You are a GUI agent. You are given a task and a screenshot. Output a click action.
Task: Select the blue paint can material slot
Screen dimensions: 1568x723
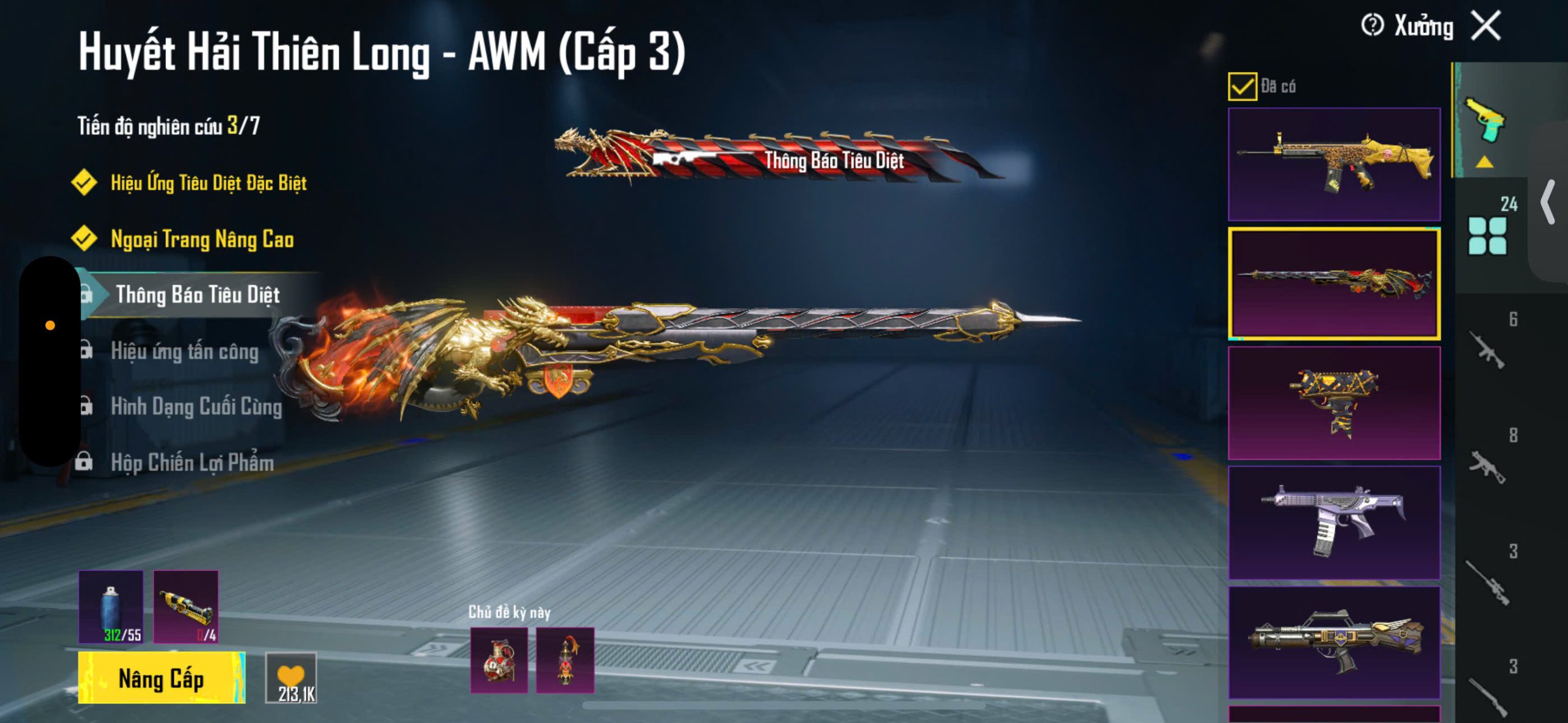(111, 607)
